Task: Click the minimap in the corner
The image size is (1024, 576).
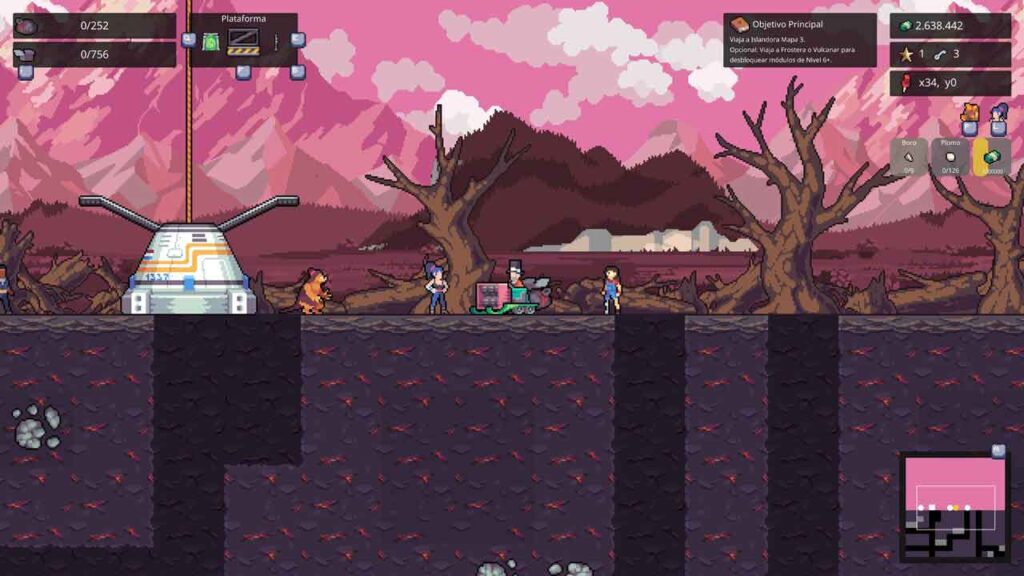Action: tap(954, 507)
